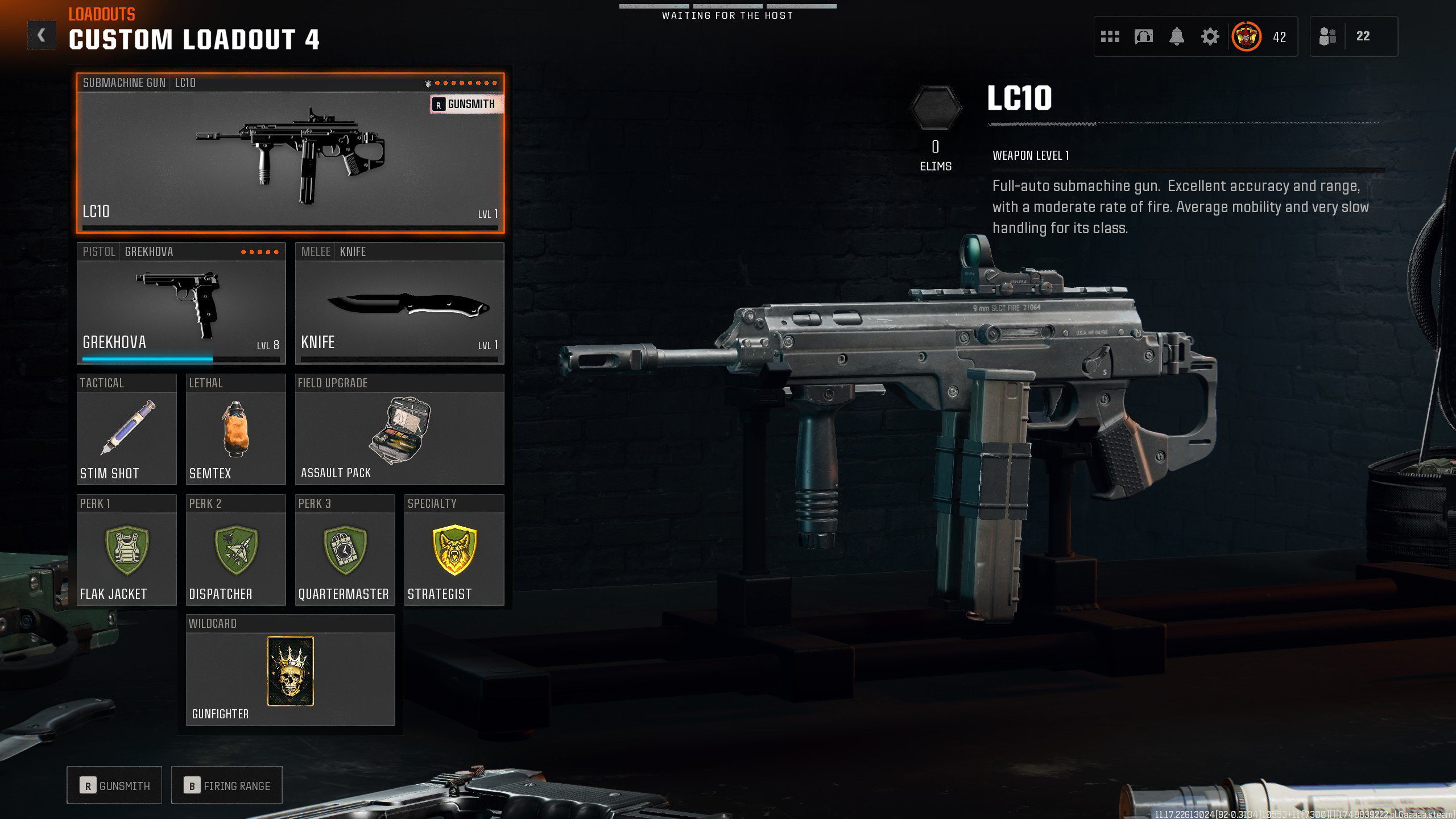Select the Quartermaster perk slot
This screenshot has width=1456, height=819.
tap(345, 551)
